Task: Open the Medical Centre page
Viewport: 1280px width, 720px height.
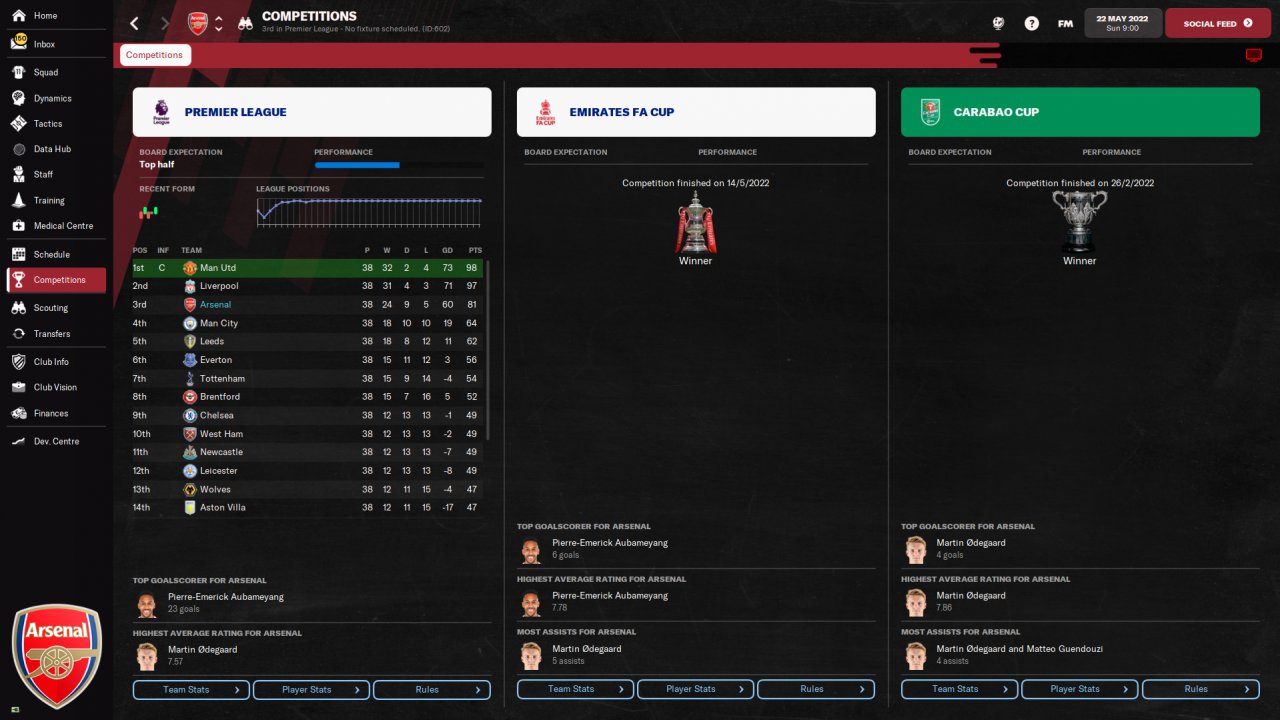Action: [62, 226]
